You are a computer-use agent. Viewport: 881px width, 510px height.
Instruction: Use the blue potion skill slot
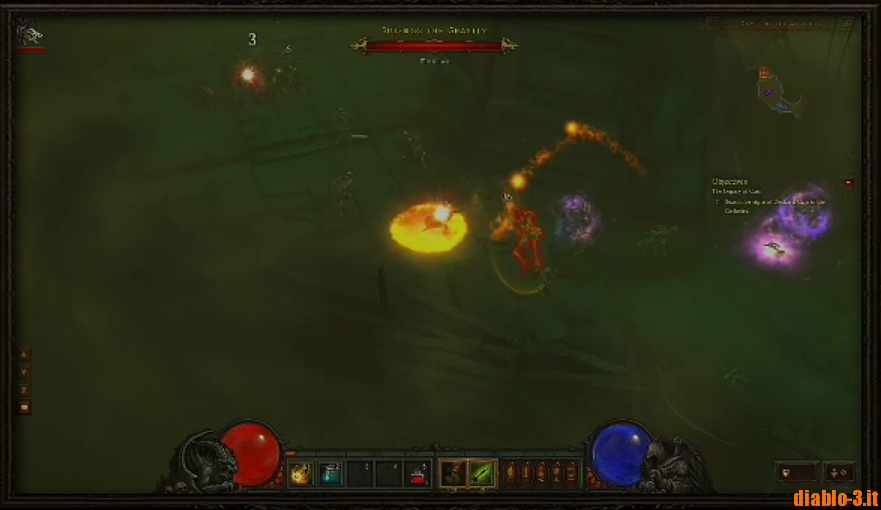[330, 473]
